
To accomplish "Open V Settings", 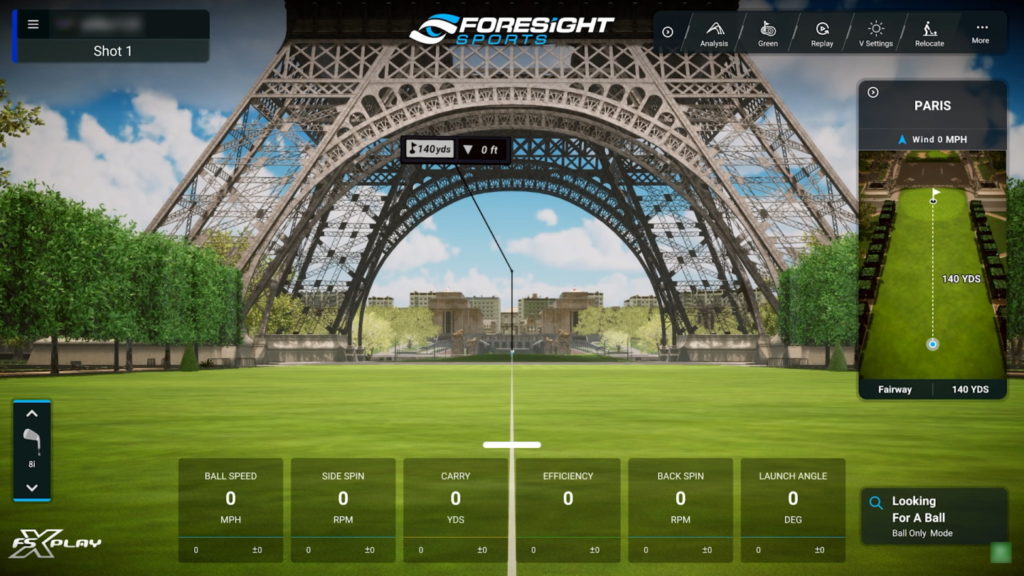I will pos(876,34).
